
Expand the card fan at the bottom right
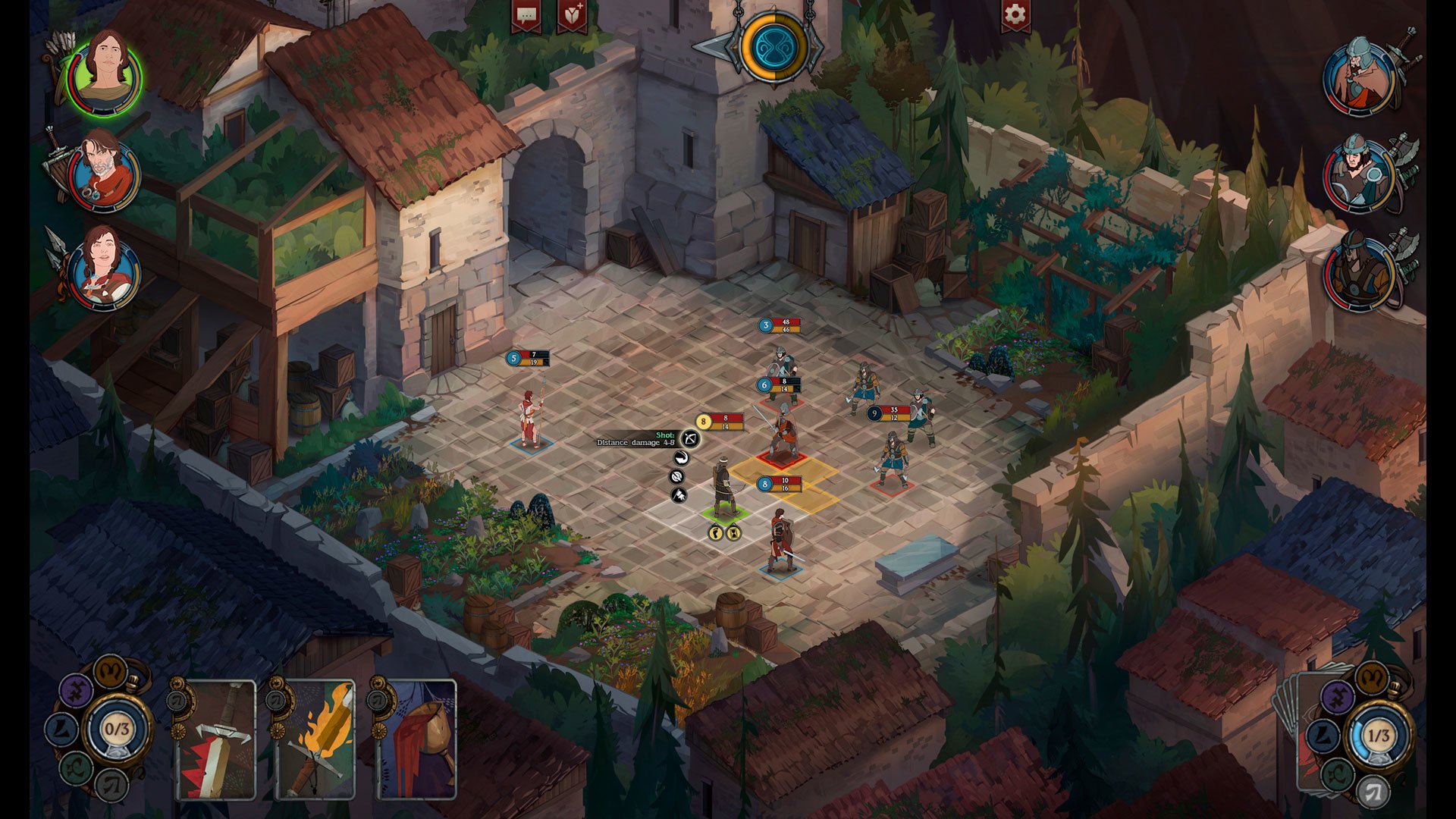click(x=1298, y=724)
